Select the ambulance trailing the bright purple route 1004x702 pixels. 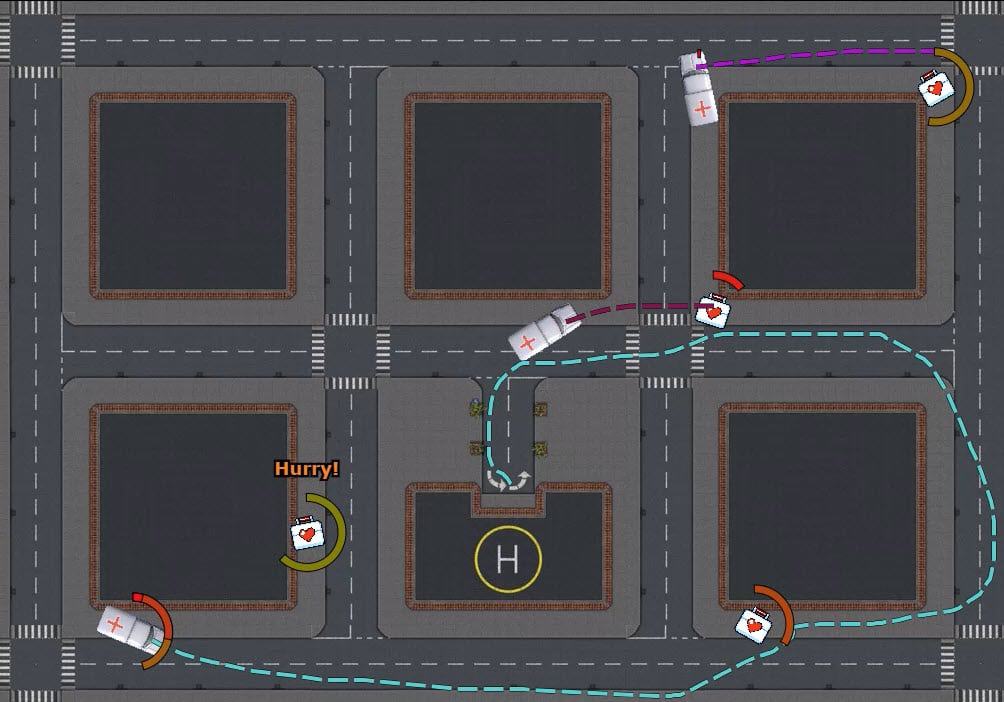point(697,89)
